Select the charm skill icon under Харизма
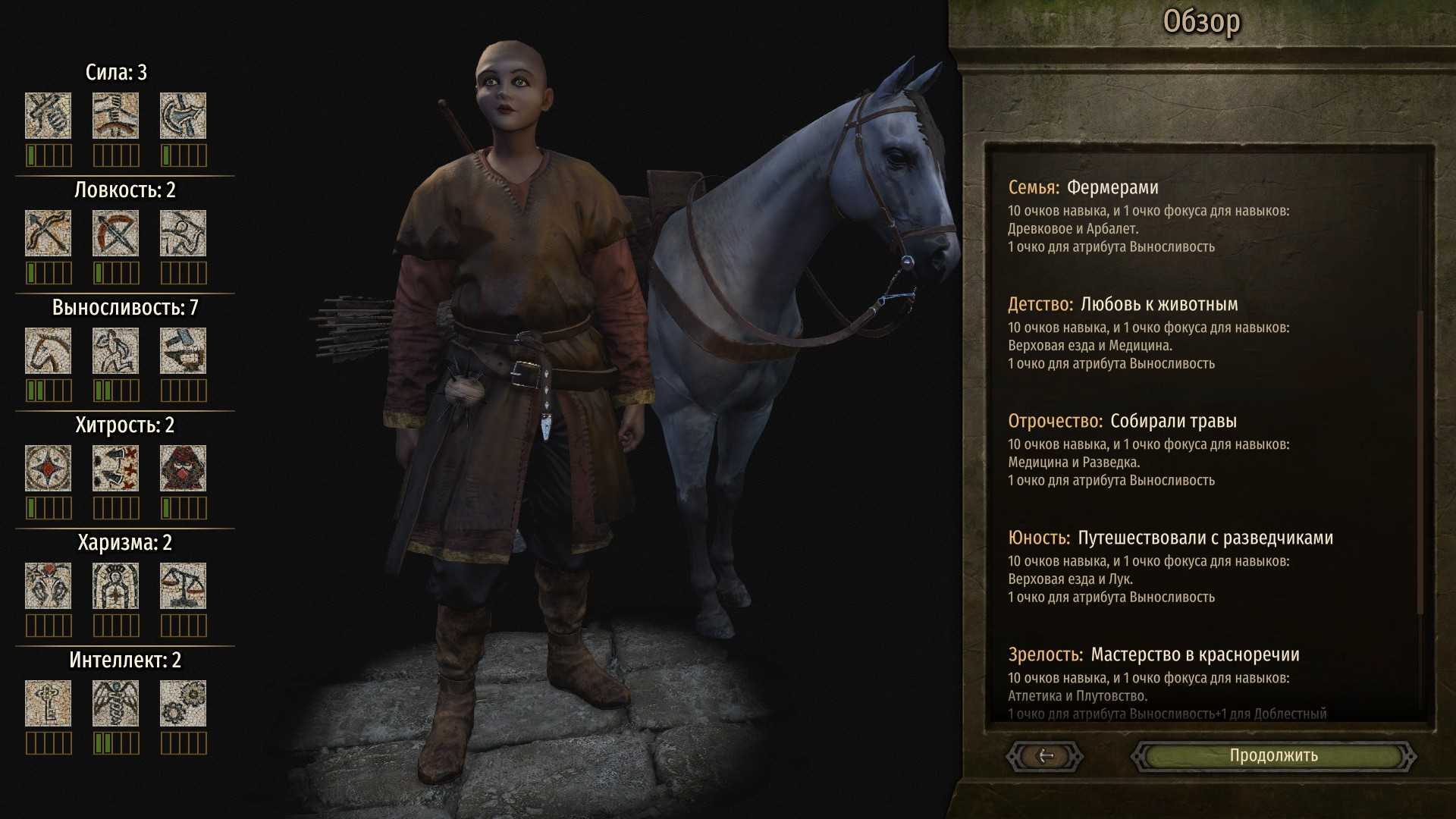This screenshot has height=819, width=1456. 48,586
